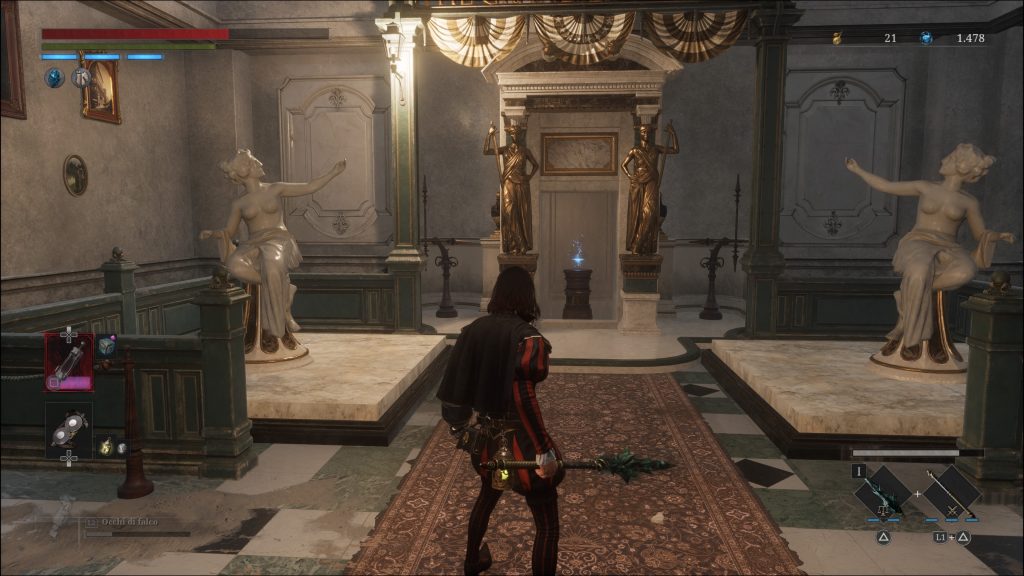Viewport: 1024px width, 576px height.
Task: Click the gold coin currency icon
Action: click(x=836, y=38)
